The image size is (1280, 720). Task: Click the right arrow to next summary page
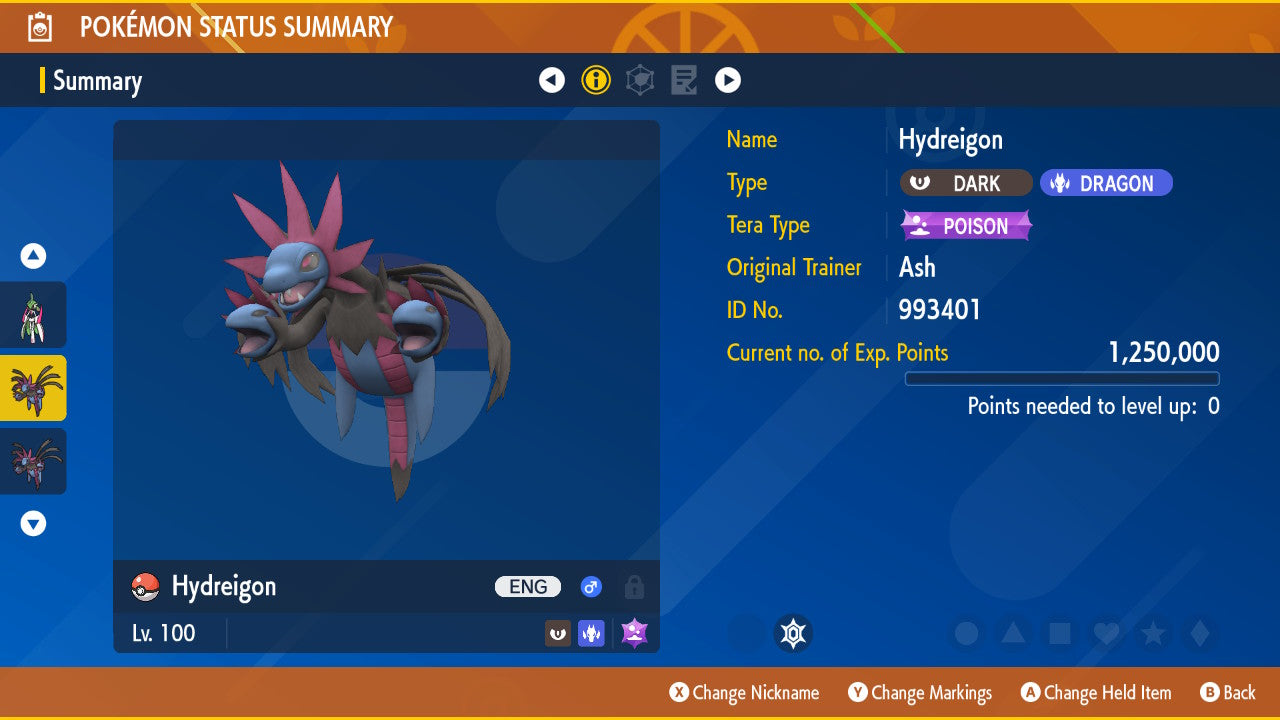[x=728, y=79]
